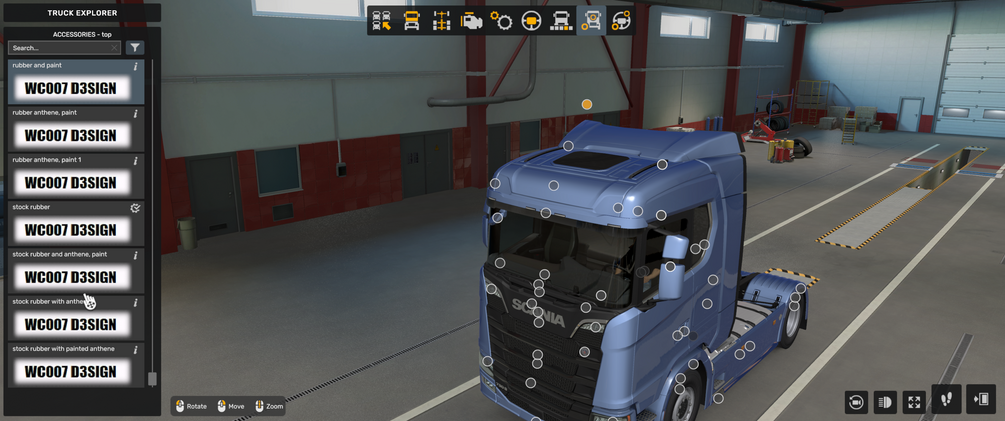This screenshot has height=421, width=1005.
Task: Show info for "rubber and paint" item
Action: point(136,67)
